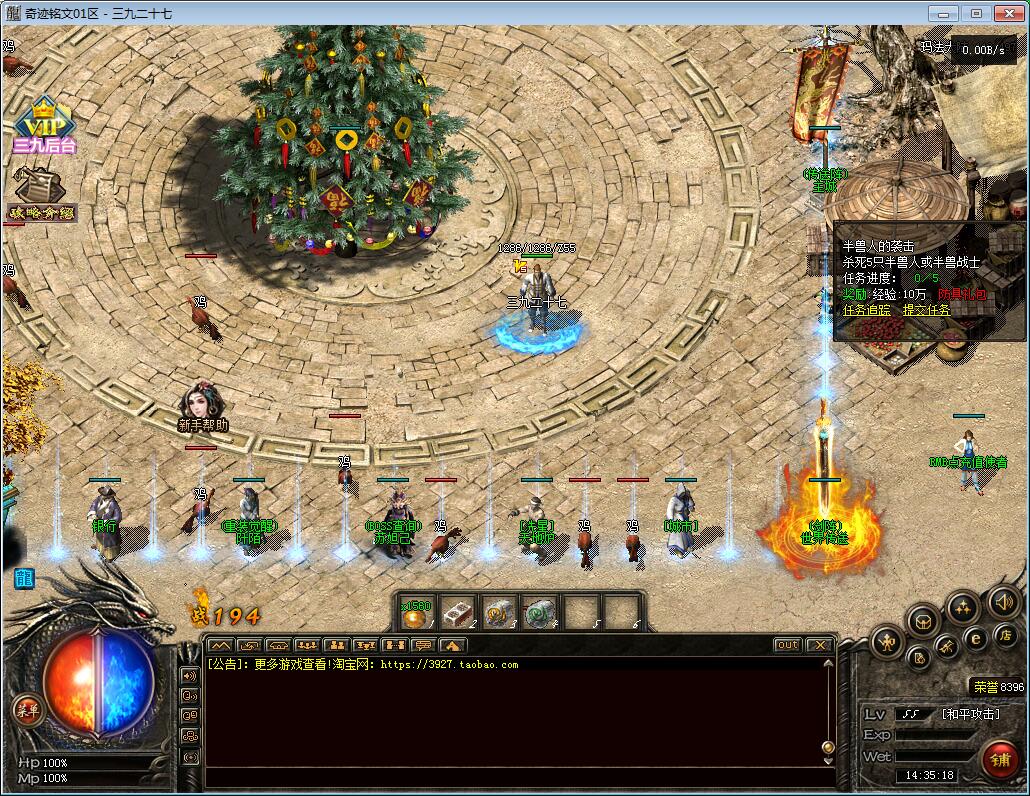Open the bag from the chest icon
Screen dimensions: 1030x796
point(922,622)
